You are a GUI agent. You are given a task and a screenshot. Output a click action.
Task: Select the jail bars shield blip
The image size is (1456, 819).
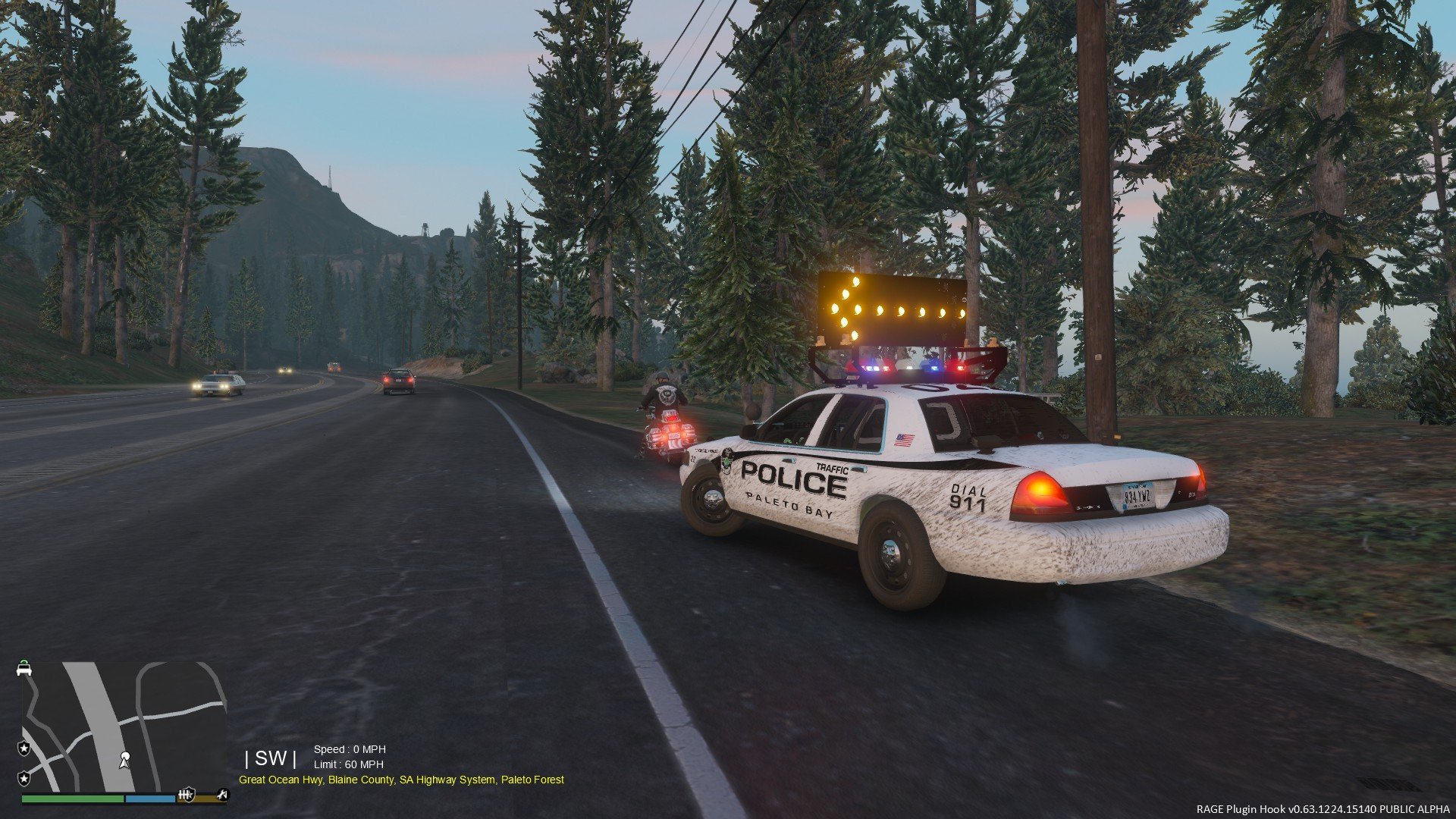click(186, 795)
